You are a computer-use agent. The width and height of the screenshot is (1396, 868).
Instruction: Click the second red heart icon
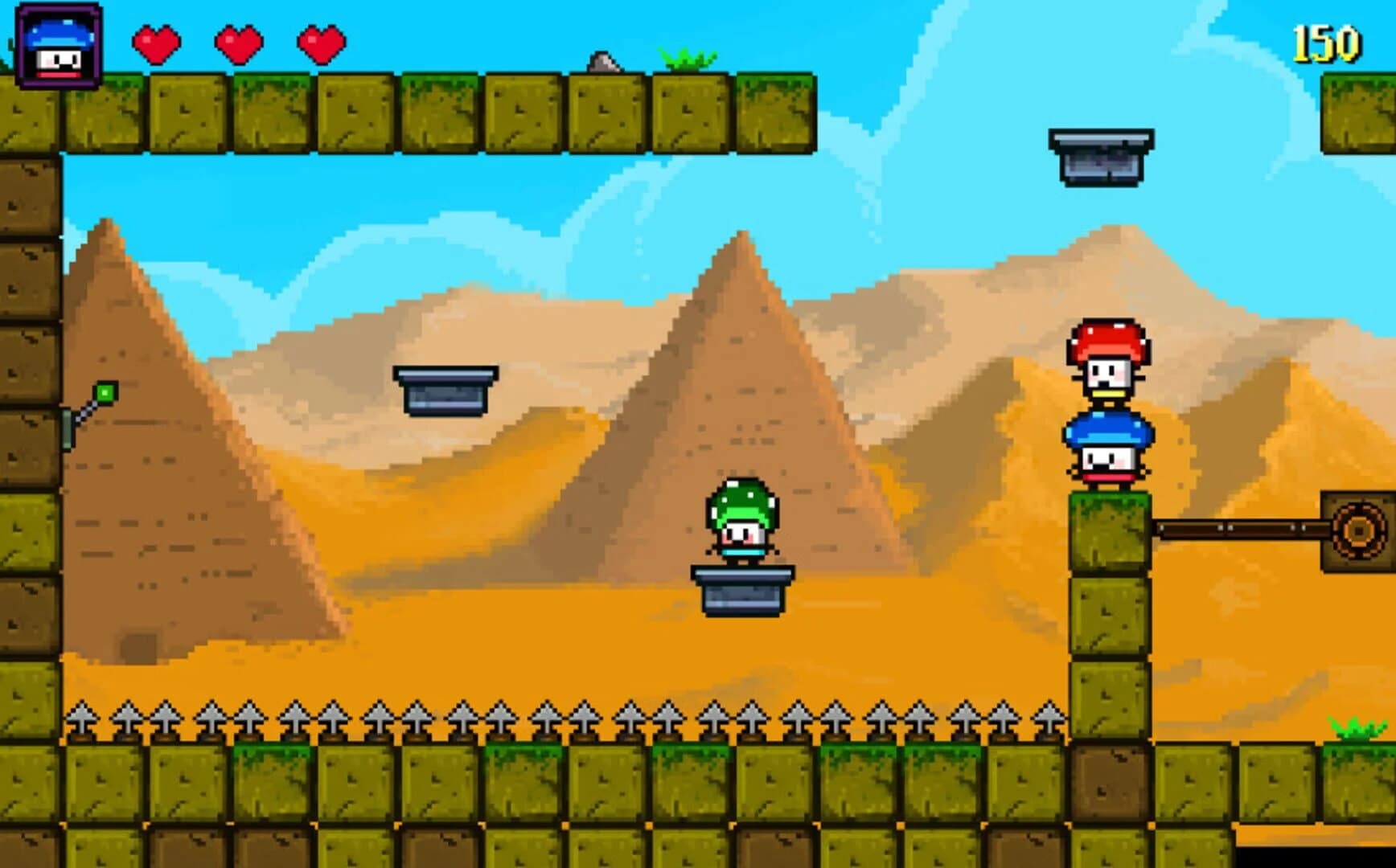click(x=237, y=46)
